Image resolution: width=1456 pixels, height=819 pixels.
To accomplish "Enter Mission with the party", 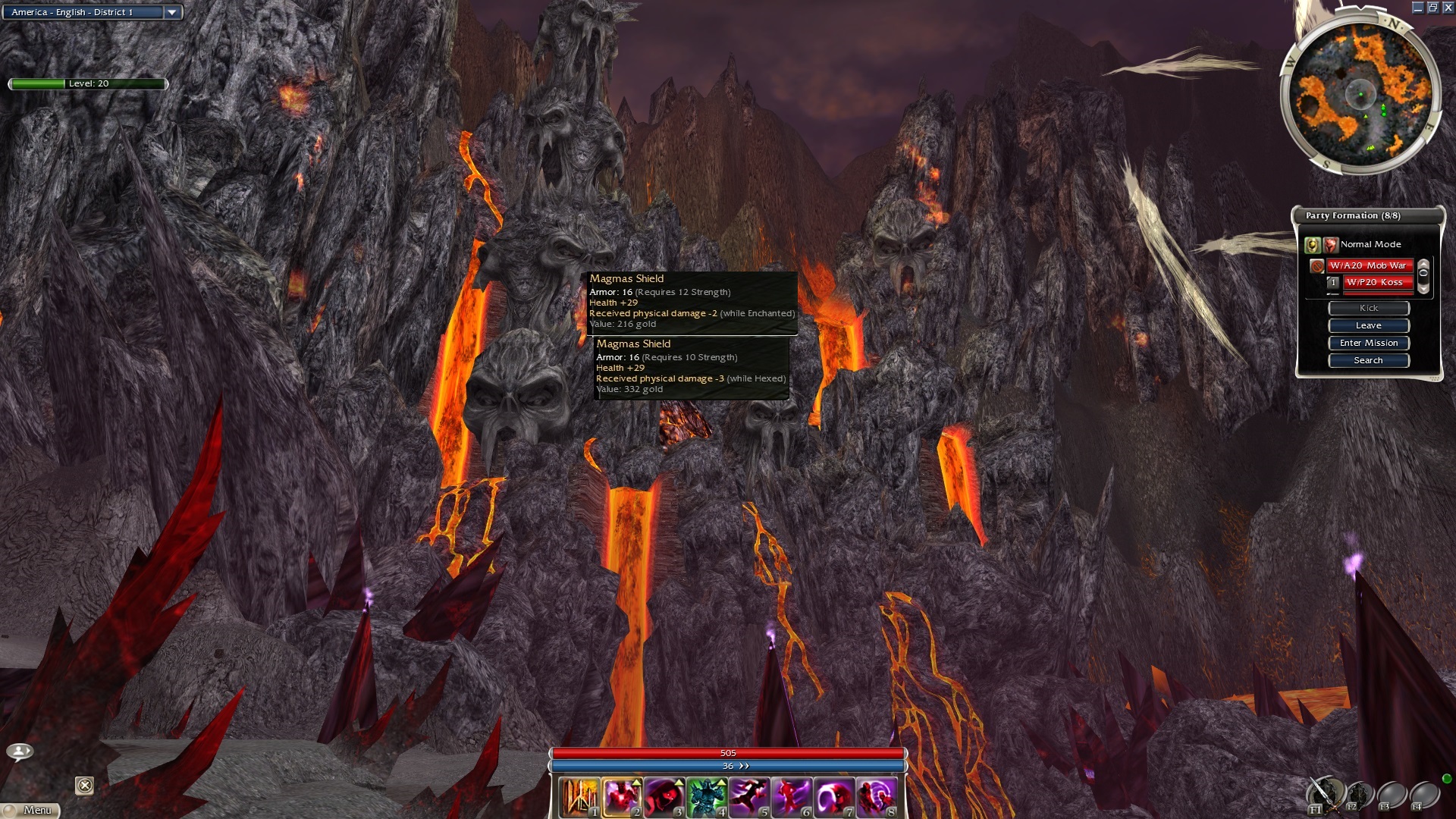I will [1368, 343].
